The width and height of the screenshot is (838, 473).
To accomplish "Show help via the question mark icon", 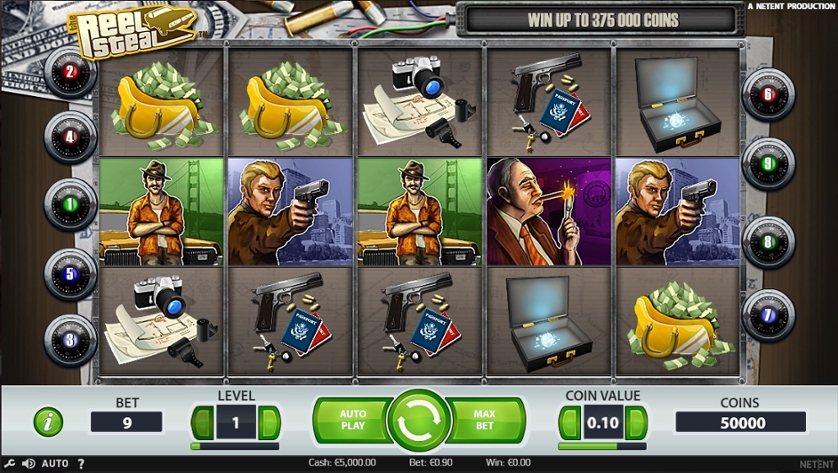I will [81, 464].
